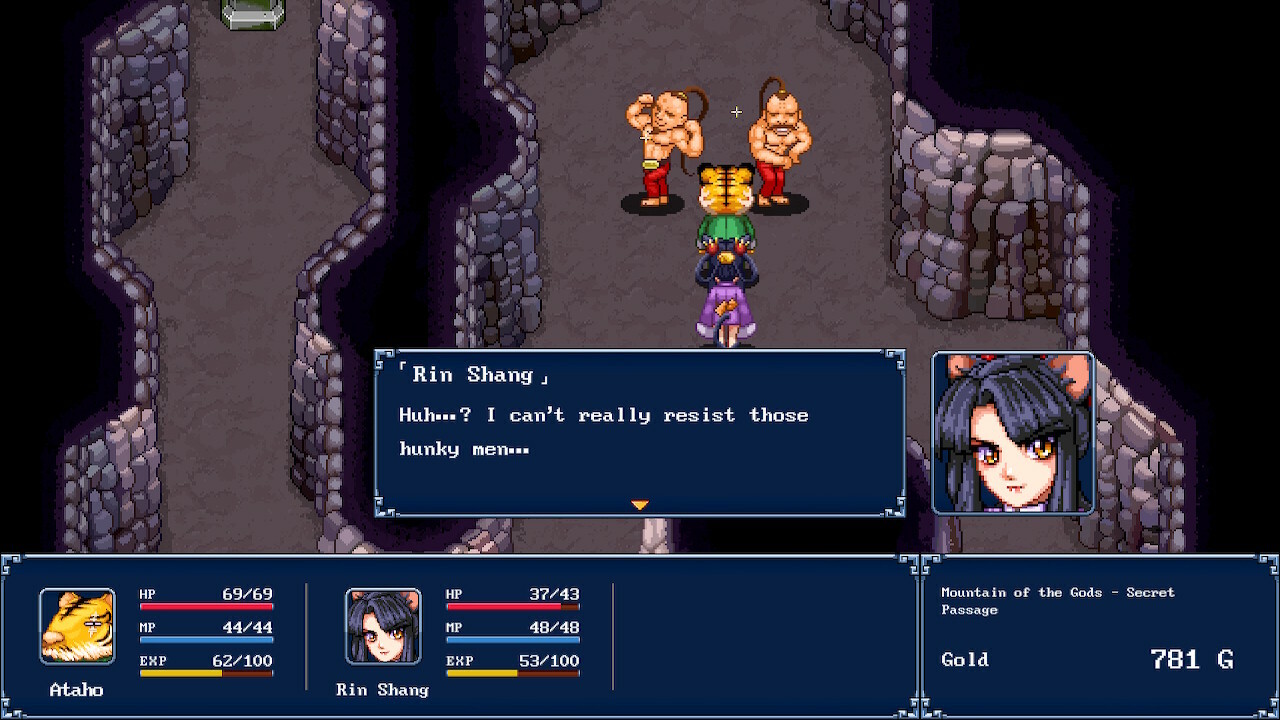The image size is (1280, 720).
Task: Select Ataho's tiger portrait
Action: click(x=77, y=626)
